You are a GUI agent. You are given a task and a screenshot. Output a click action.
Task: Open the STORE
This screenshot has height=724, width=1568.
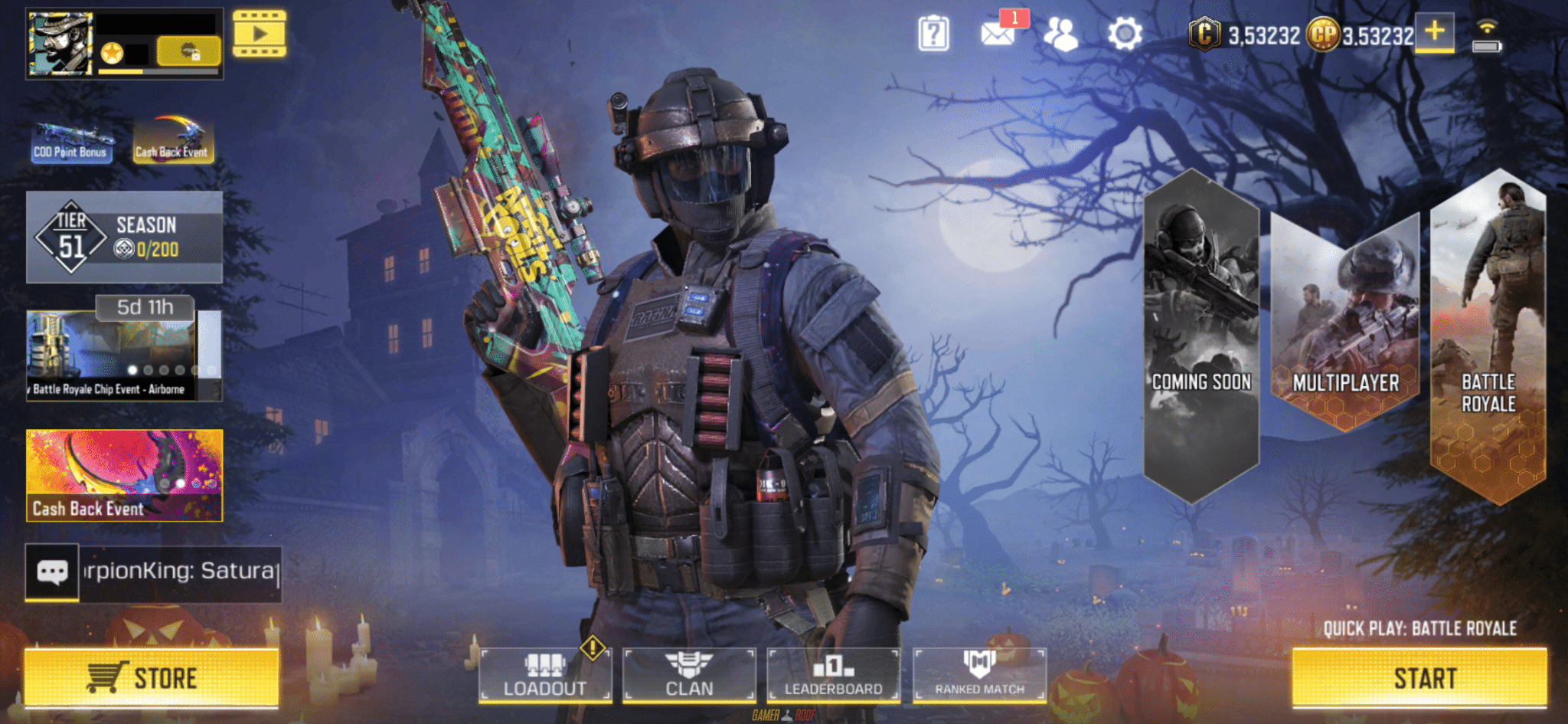(151, 677)
